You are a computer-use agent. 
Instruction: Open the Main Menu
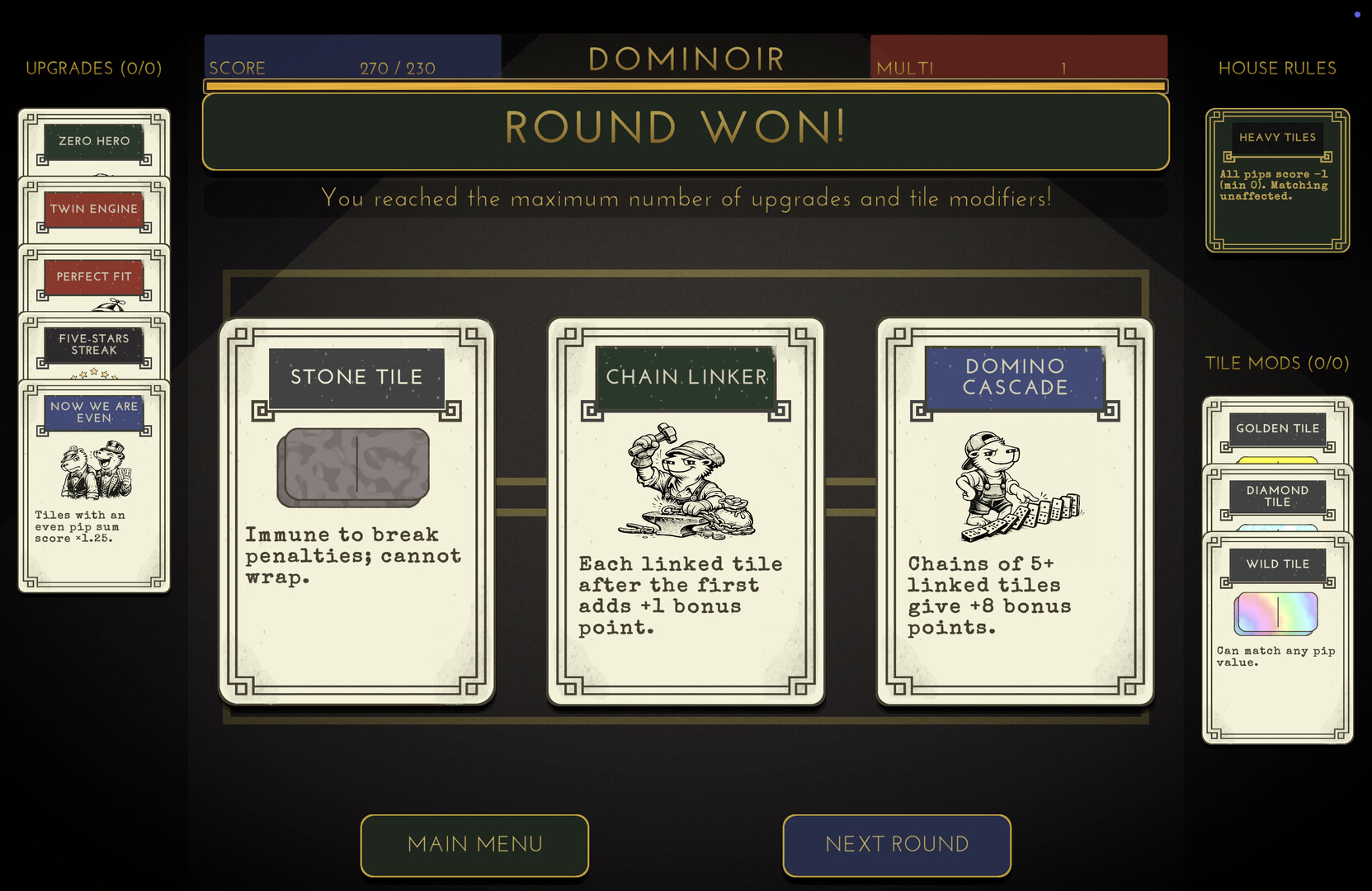pyautogui.click(x=474, y=845)
